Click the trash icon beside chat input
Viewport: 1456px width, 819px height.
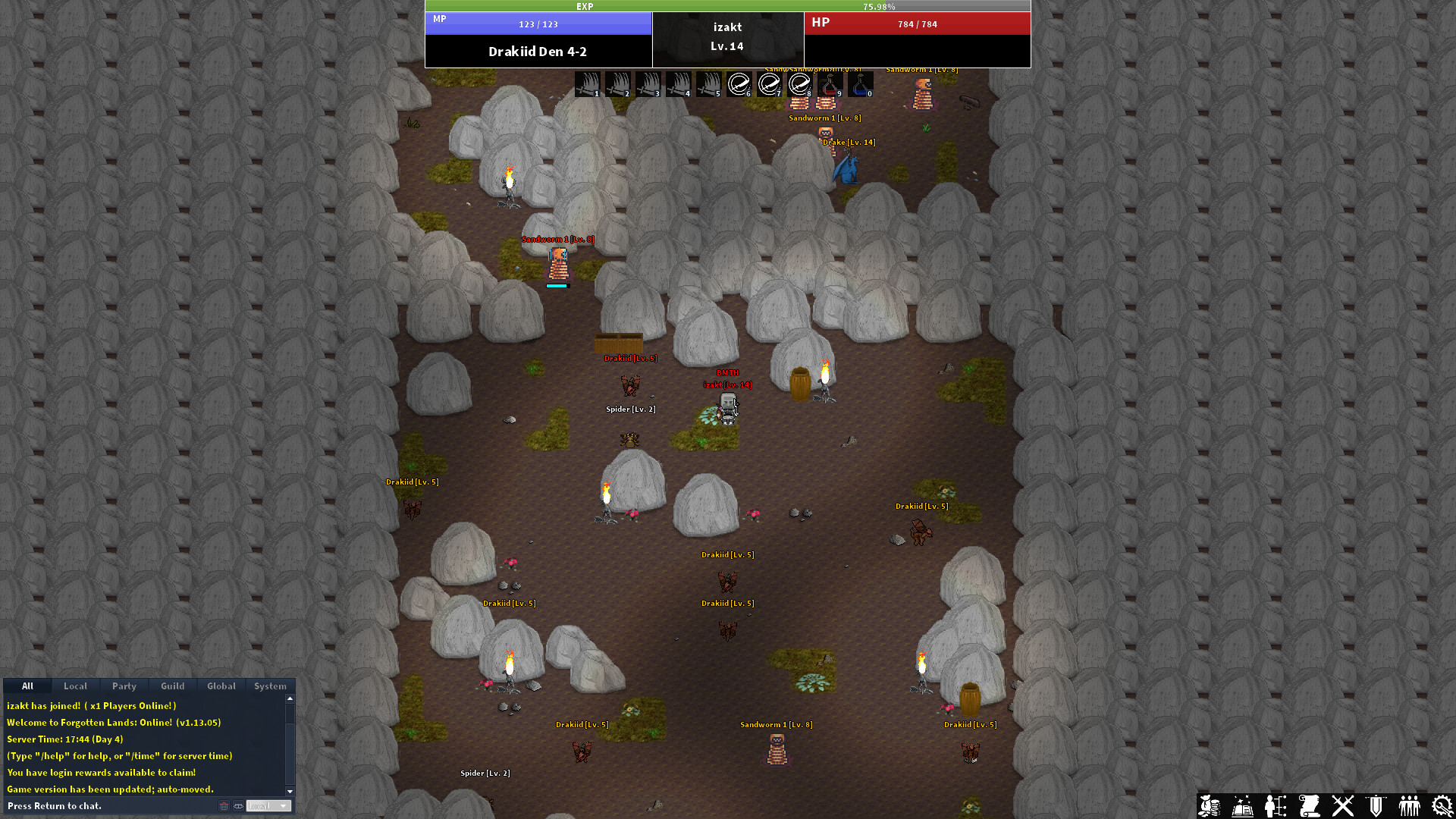224,805
